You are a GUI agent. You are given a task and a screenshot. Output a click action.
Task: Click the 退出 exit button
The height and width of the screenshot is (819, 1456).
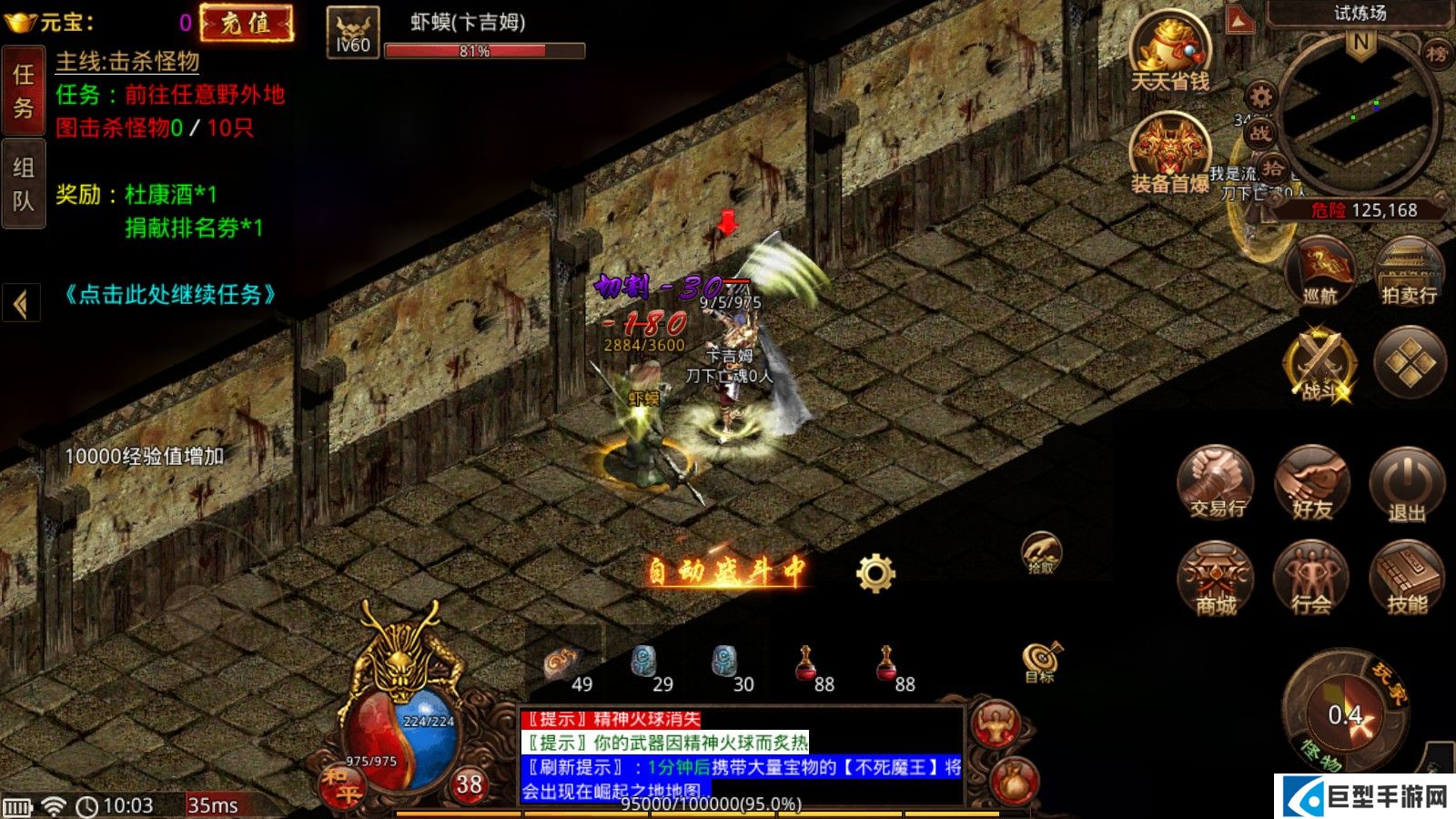click(x=1407, y=485)
